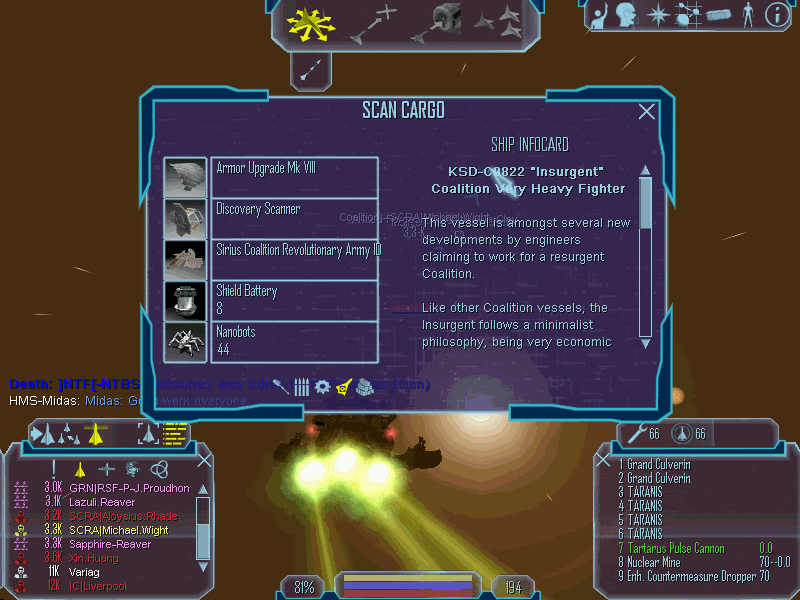Open the character silhouette status icon
This screenshot has height=600, width=800.
tap(747, 14)
